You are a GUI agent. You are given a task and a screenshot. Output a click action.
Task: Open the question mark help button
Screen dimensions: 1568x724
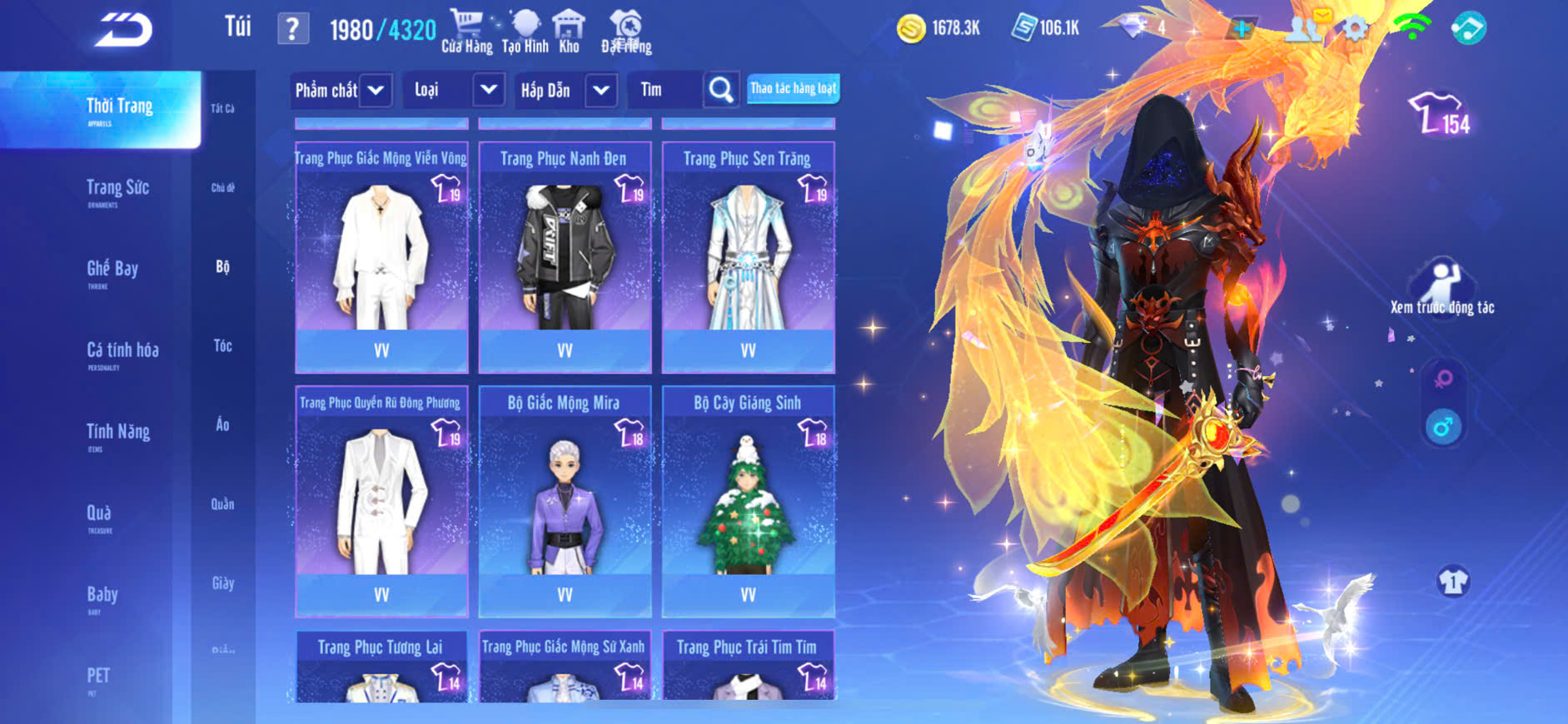[292, 29]
